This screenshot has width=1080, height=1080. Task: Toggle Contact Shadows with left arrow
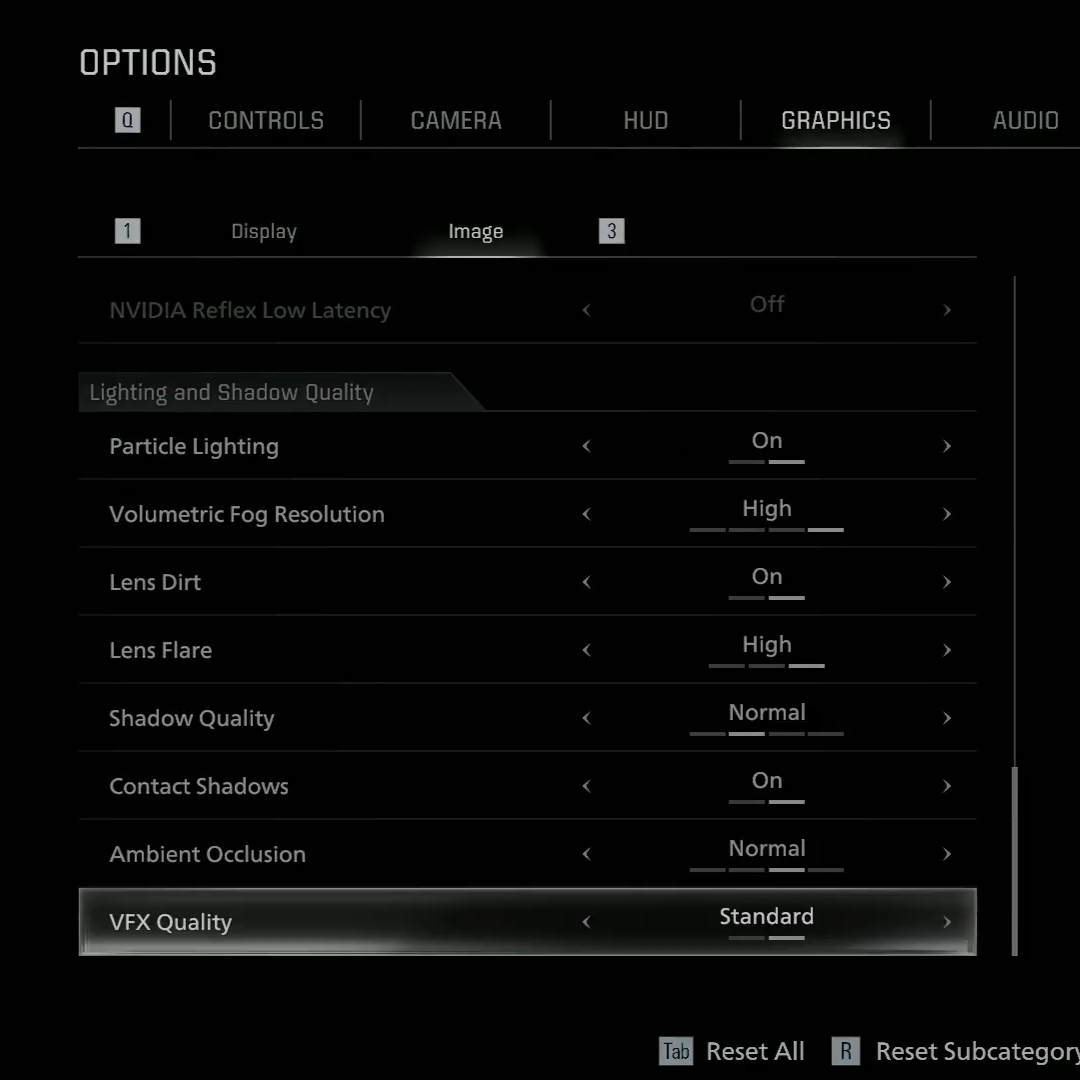point(587,786)
